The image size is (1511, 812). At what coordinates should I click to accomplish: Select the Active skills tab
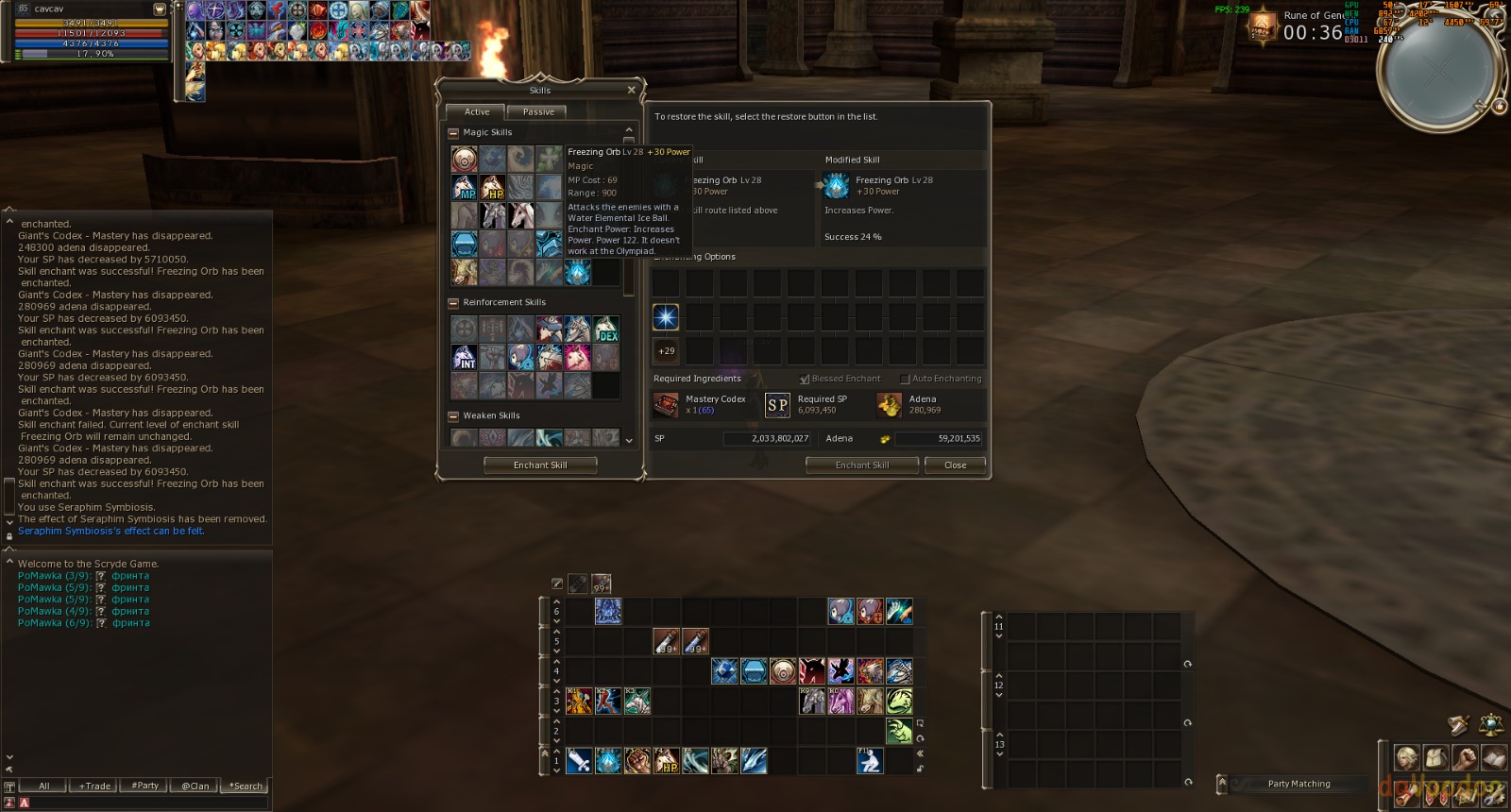[x=477, y=111]
